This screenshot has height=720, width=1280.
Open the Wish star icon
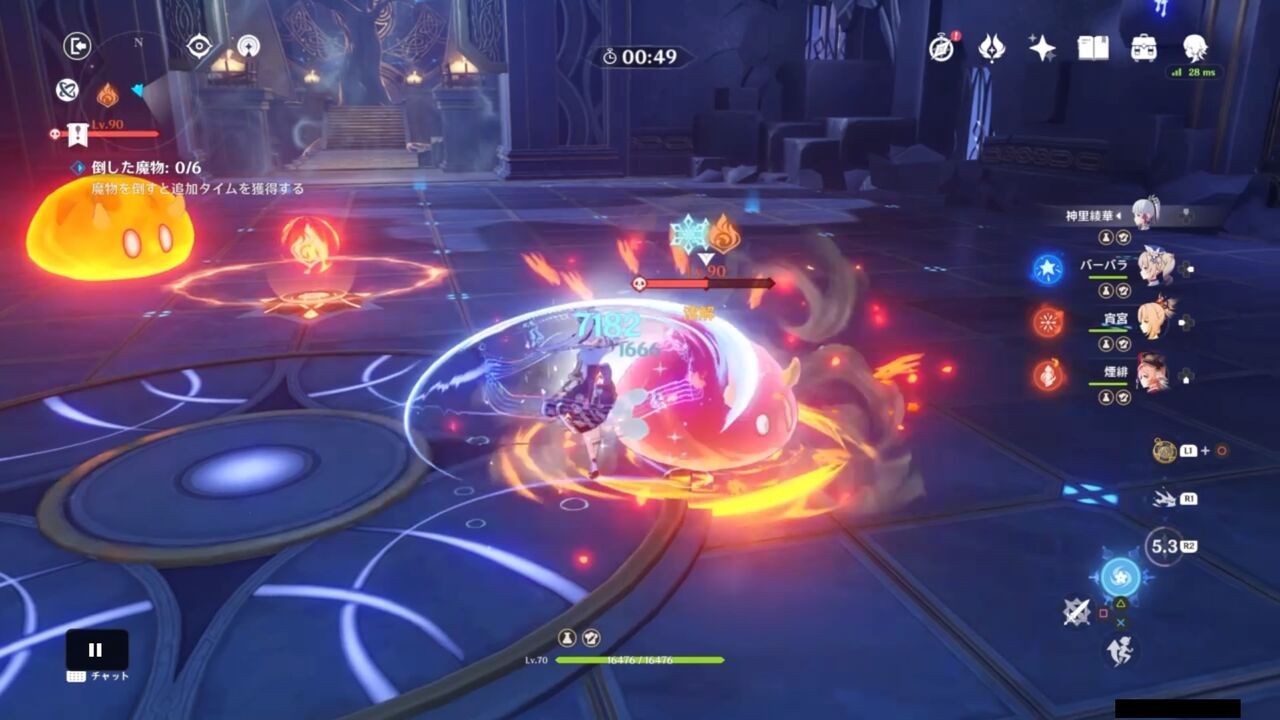coord(1041,47)
